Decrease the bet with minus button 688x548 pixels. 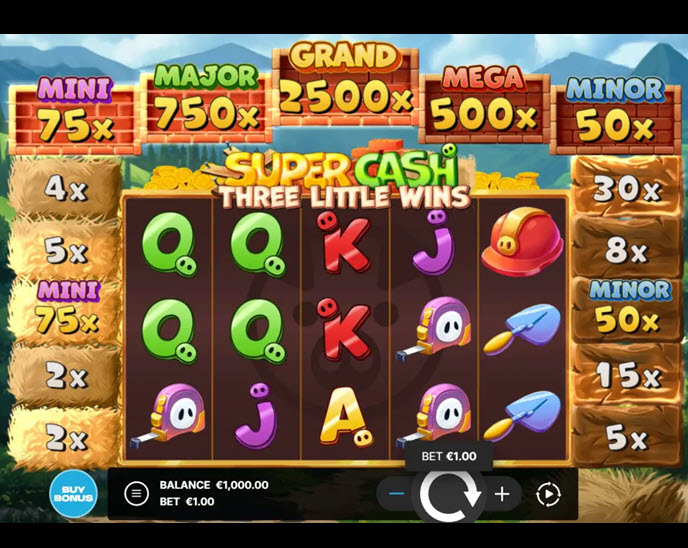397,494
